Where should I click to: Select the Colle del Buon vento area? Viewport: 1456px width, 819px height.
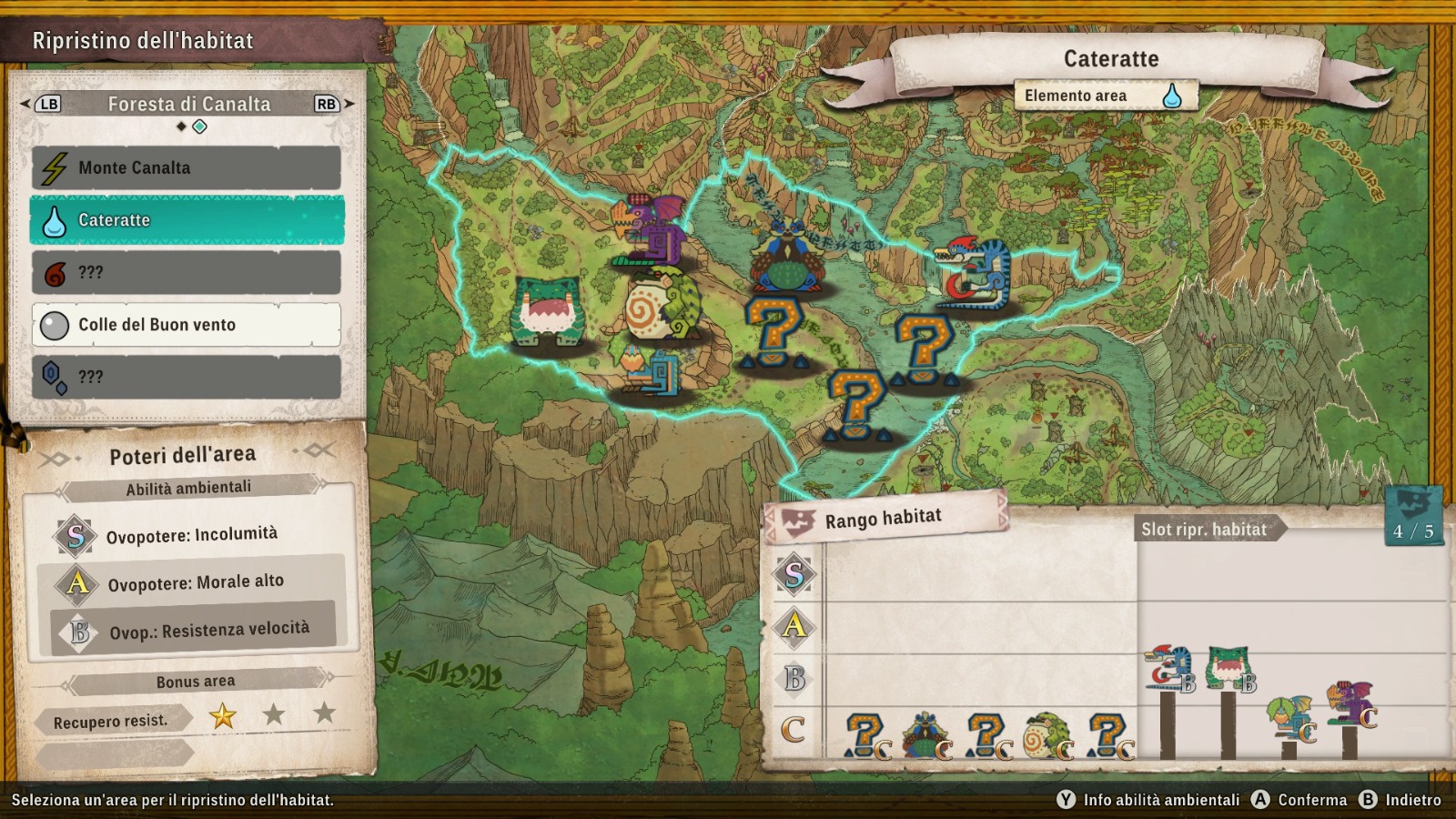187,325
